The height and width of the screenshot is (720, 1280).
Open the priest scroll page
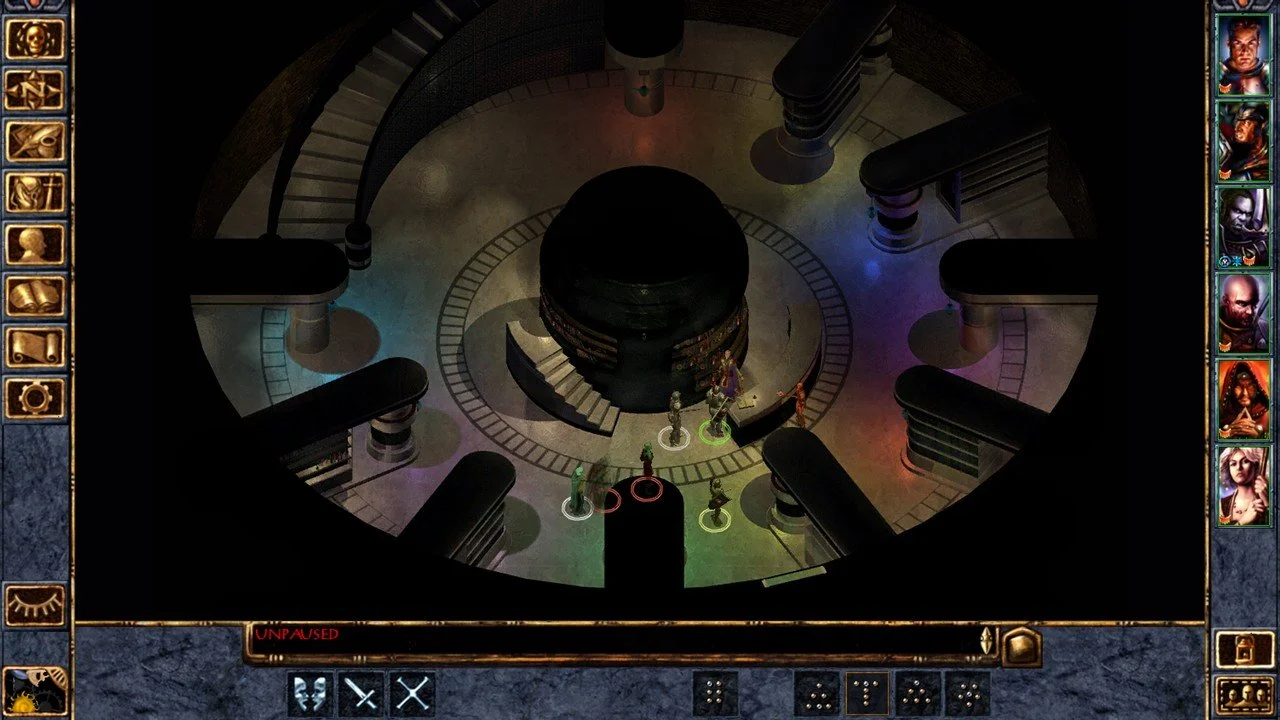(35, 348)
